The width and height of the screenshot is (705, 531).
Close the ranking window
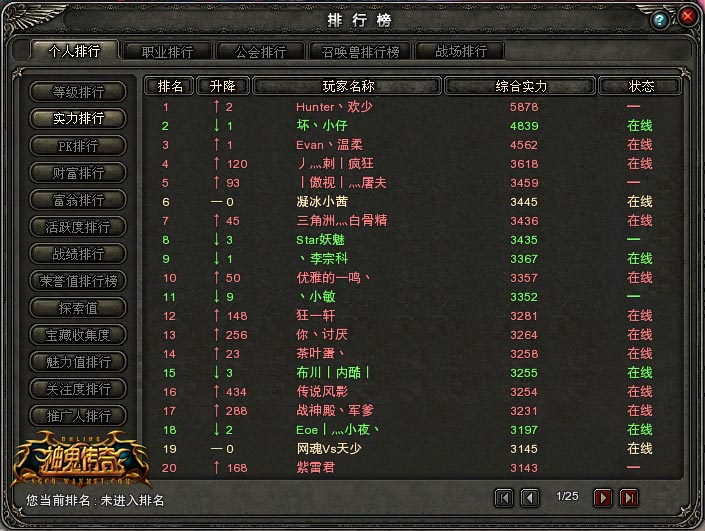(688, 17)
